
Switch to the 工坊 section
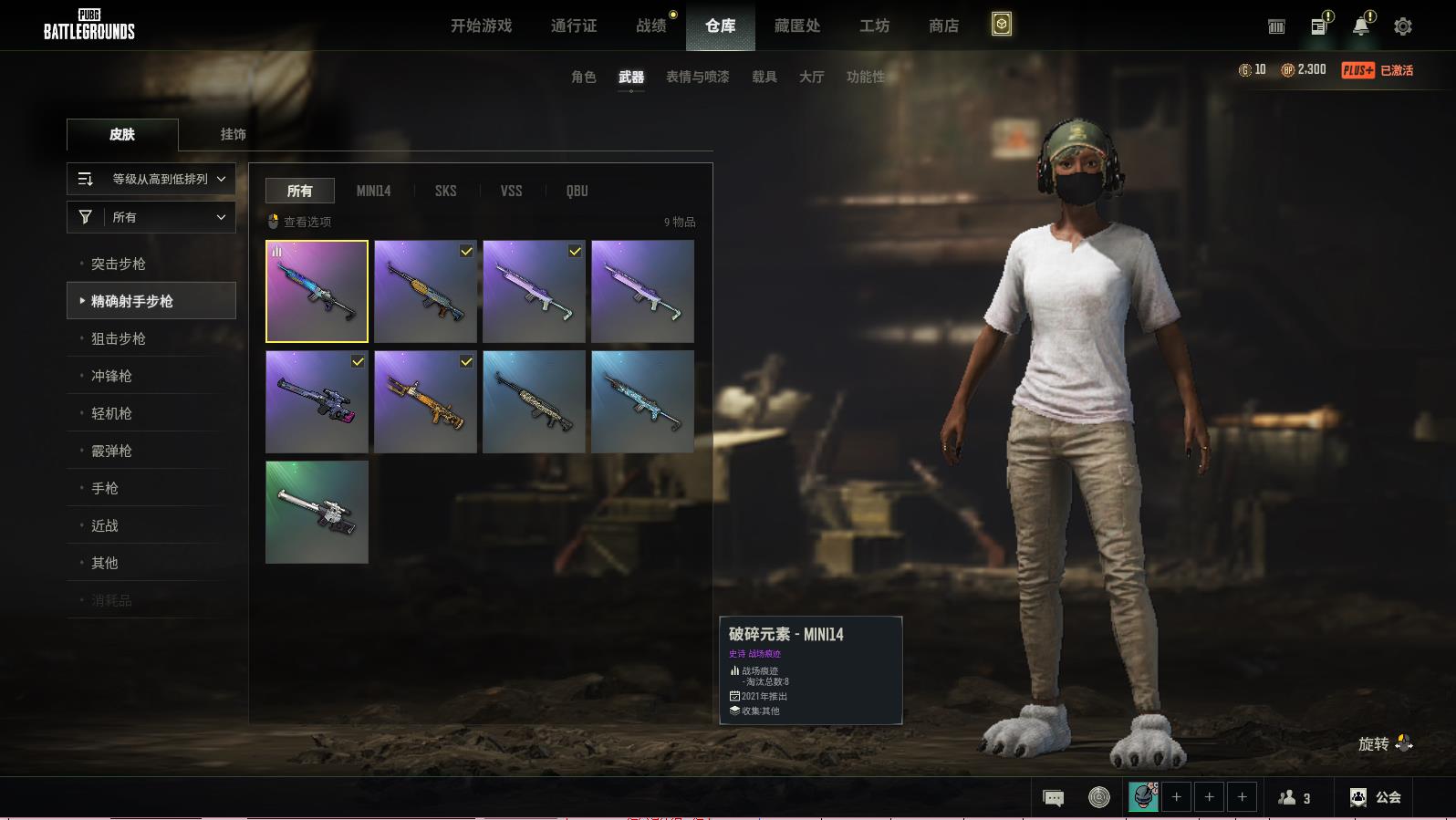(874, 26)
